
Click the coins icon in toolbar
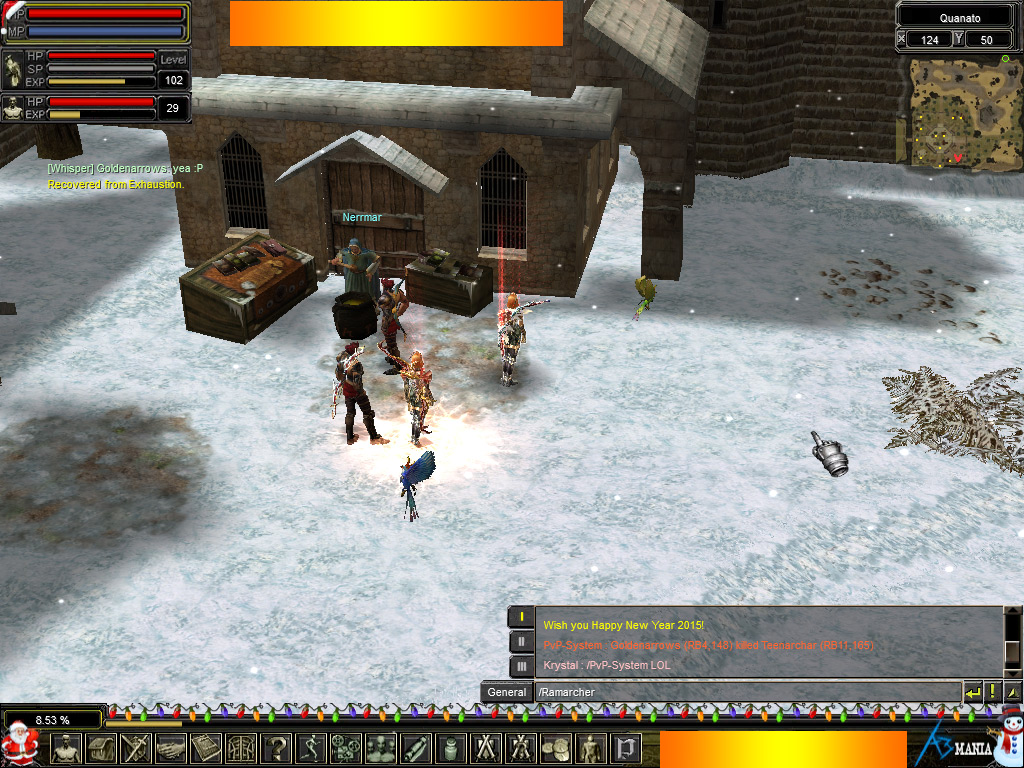pyautogui.click(x=556, y=748)
